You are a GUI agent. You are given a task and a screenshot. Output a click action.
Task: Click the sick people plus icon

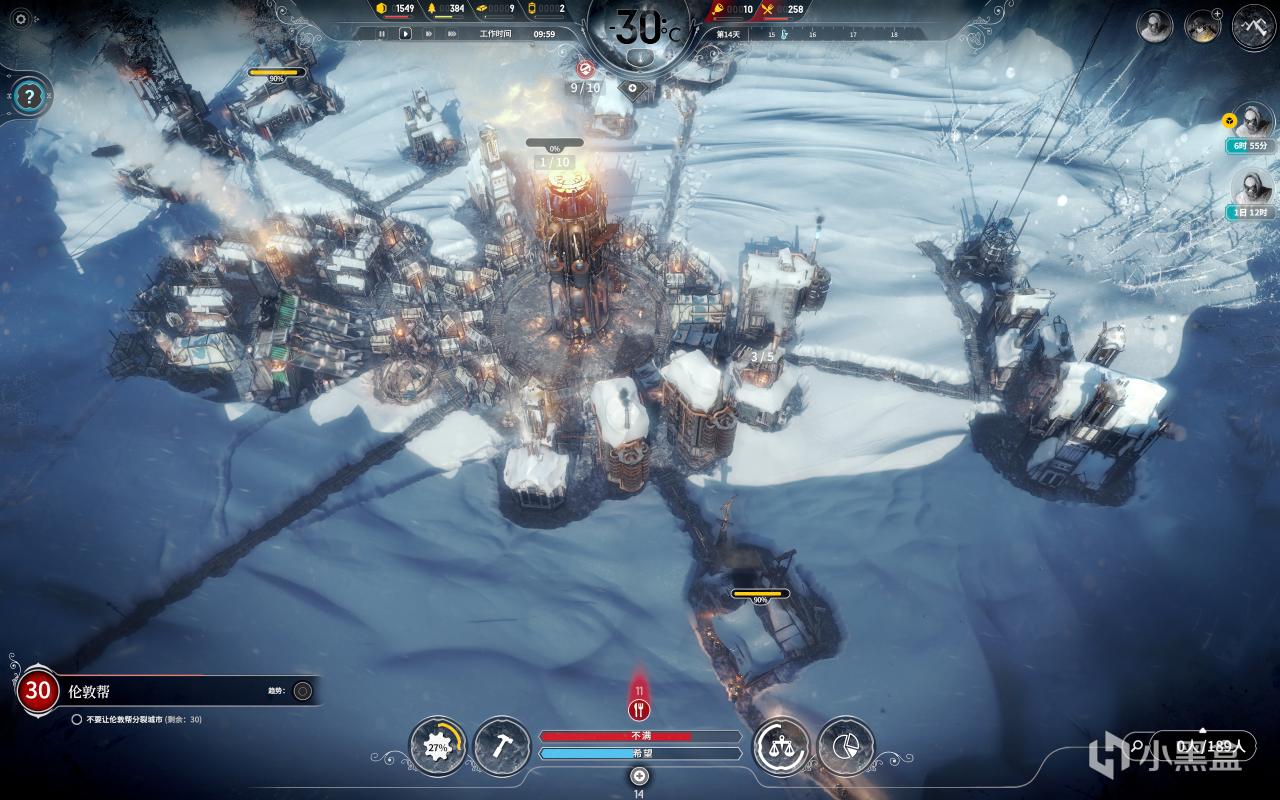pos(640,776)
